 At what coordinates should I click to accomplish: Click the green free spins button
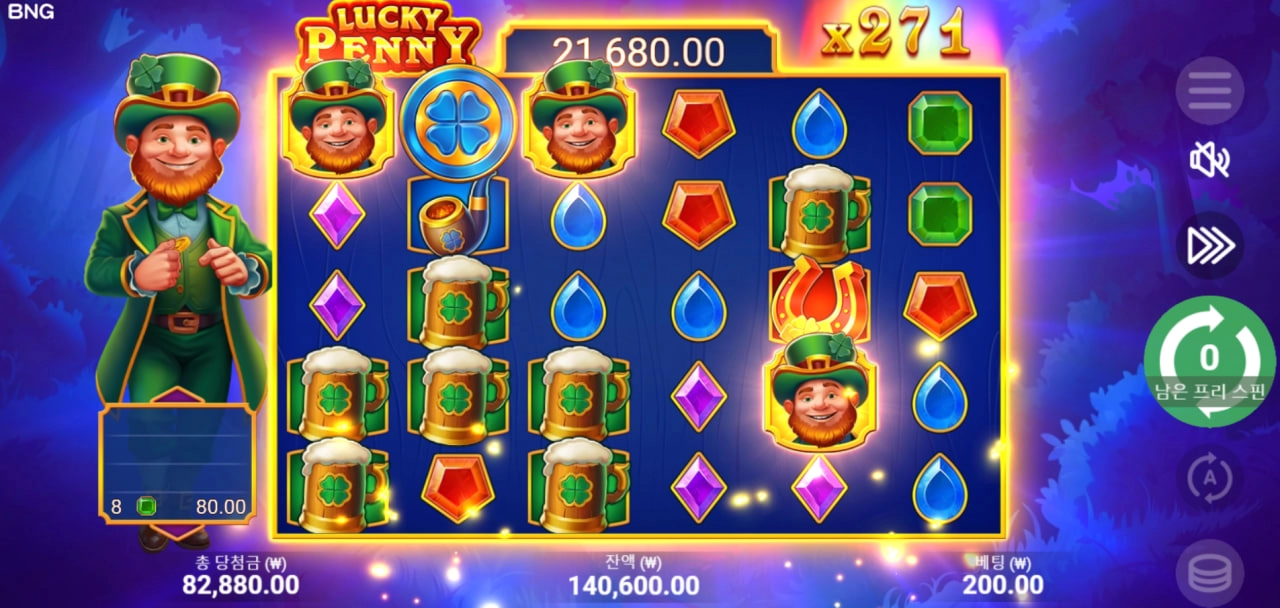coord(1209,360)
